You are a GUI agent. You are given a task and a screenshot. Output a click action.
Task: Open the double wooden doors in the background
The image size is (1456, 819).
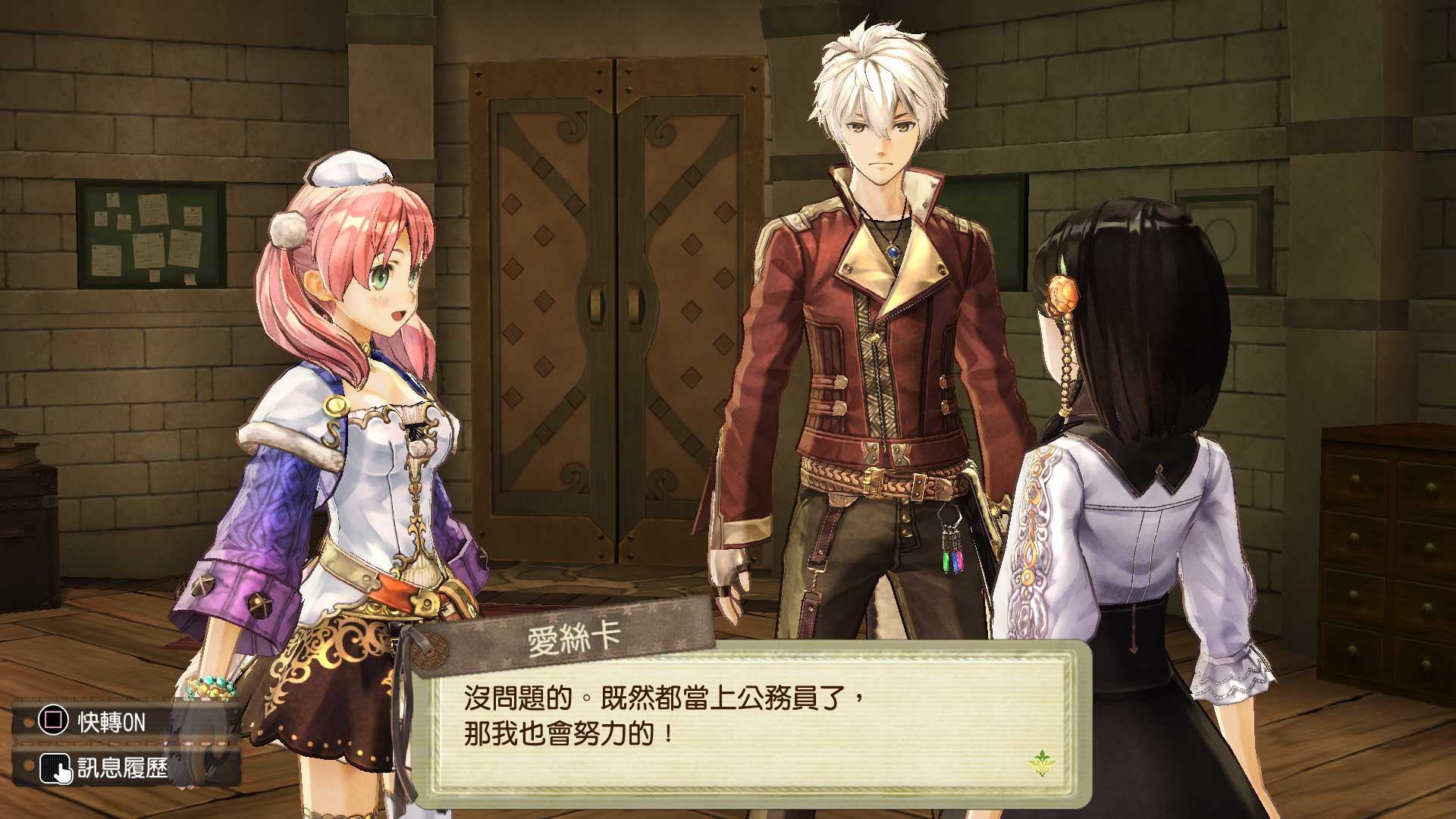coord(614,303)
